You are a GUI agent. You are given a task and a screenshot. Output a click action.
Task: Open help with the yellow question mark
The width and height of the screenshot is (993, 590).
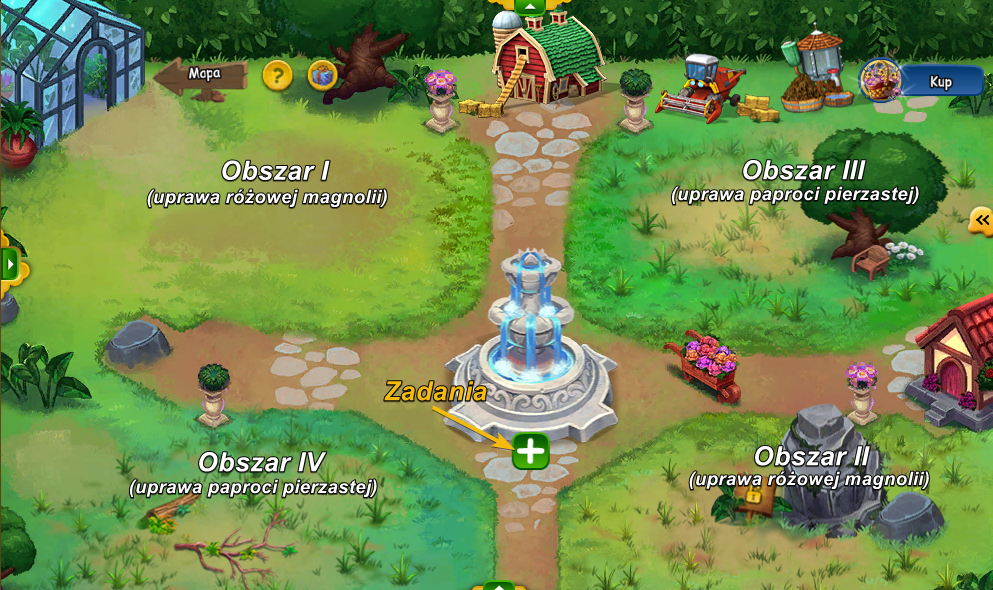tap(277, 75)
